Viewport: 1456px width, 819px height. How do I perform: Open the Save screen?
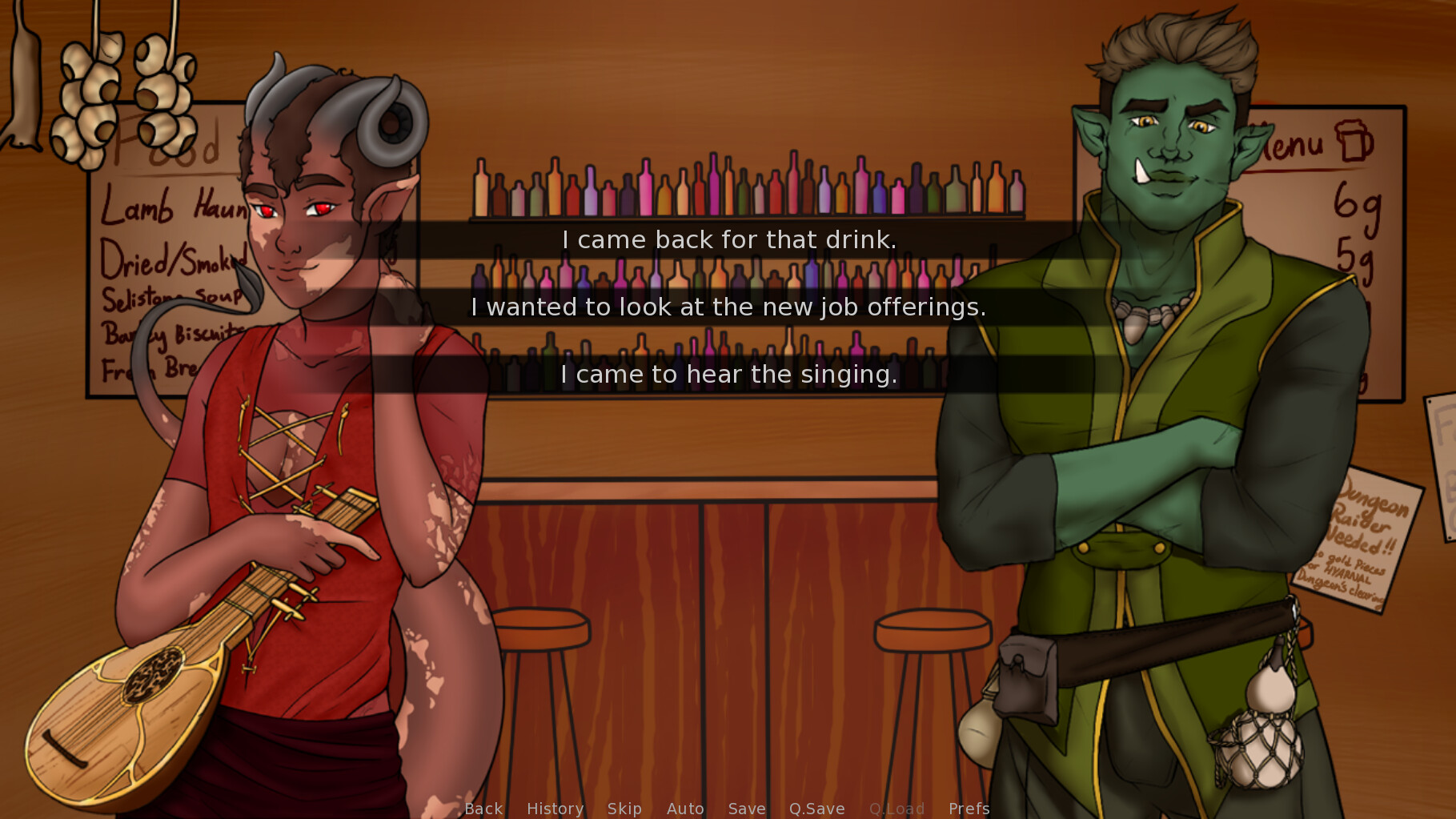point(746,809)
